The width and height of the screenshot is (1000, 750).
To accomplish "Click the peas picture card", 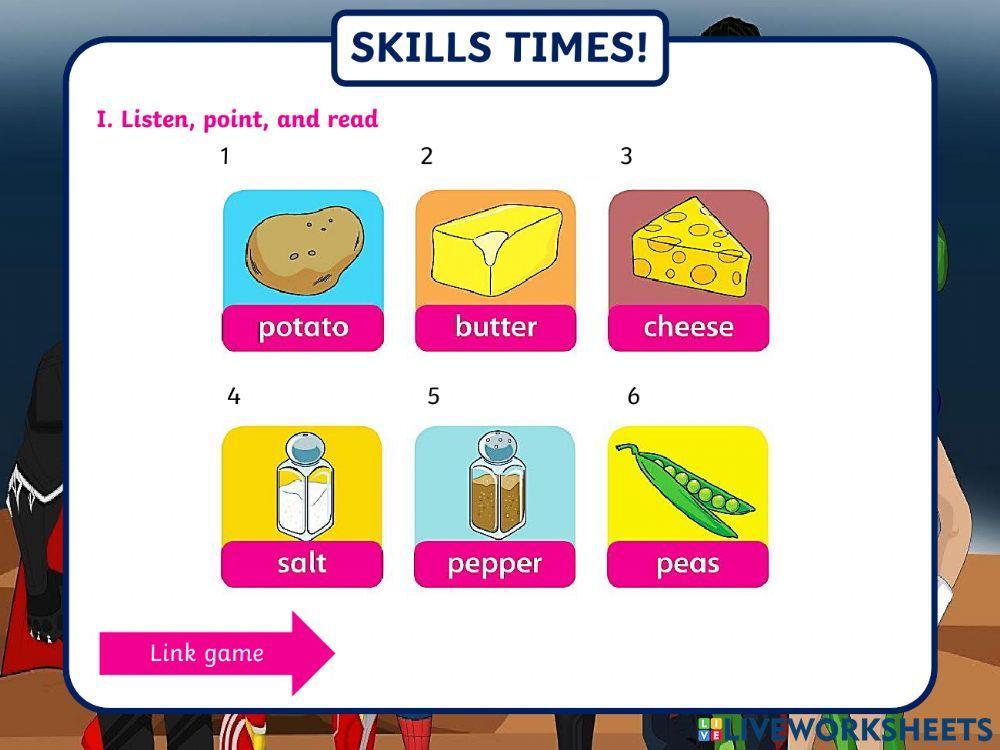I will point(687,506).
